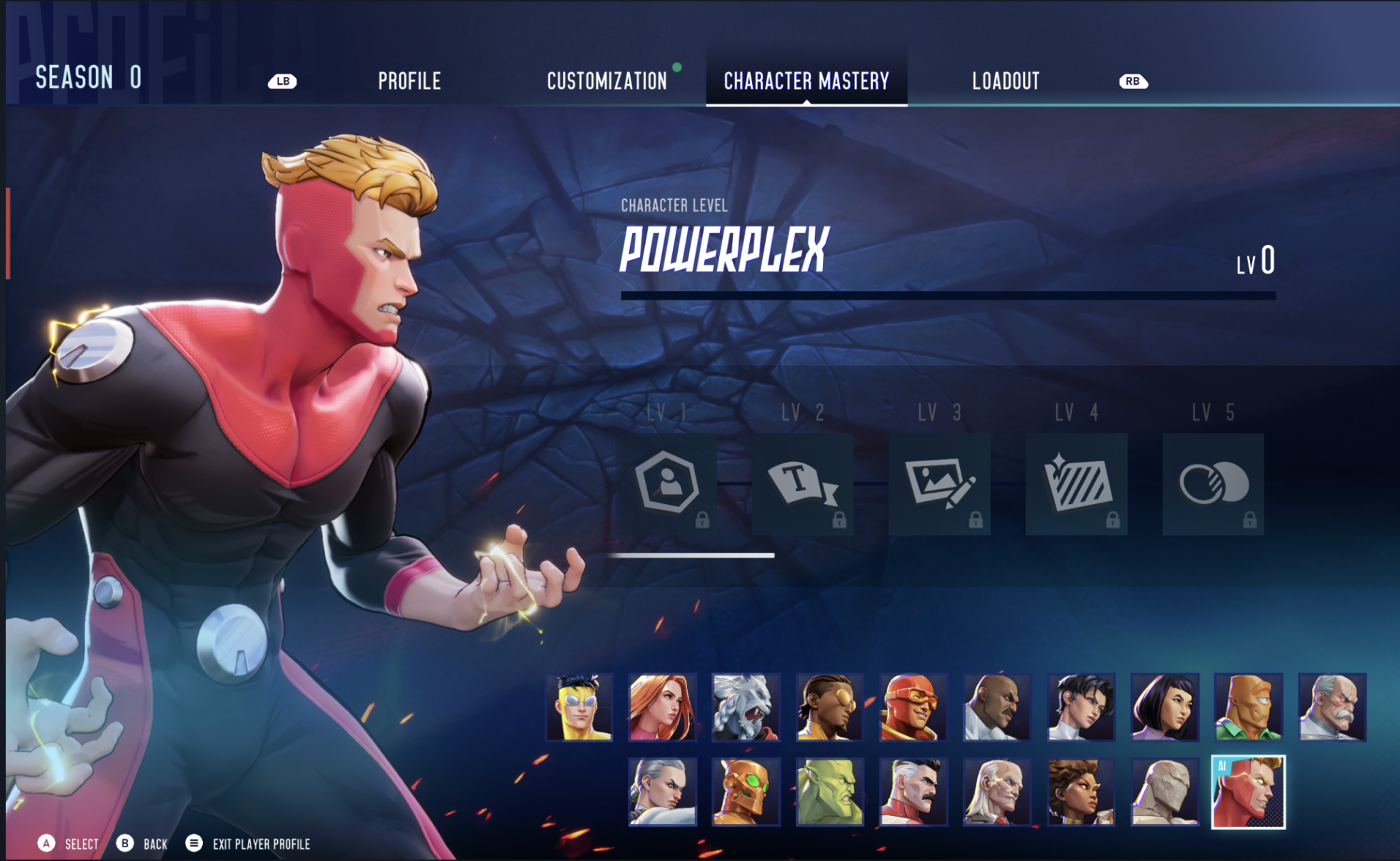This screenshot has height=861, width=1400.
Task: Open the Customization tab
Action: click(606, 80)
